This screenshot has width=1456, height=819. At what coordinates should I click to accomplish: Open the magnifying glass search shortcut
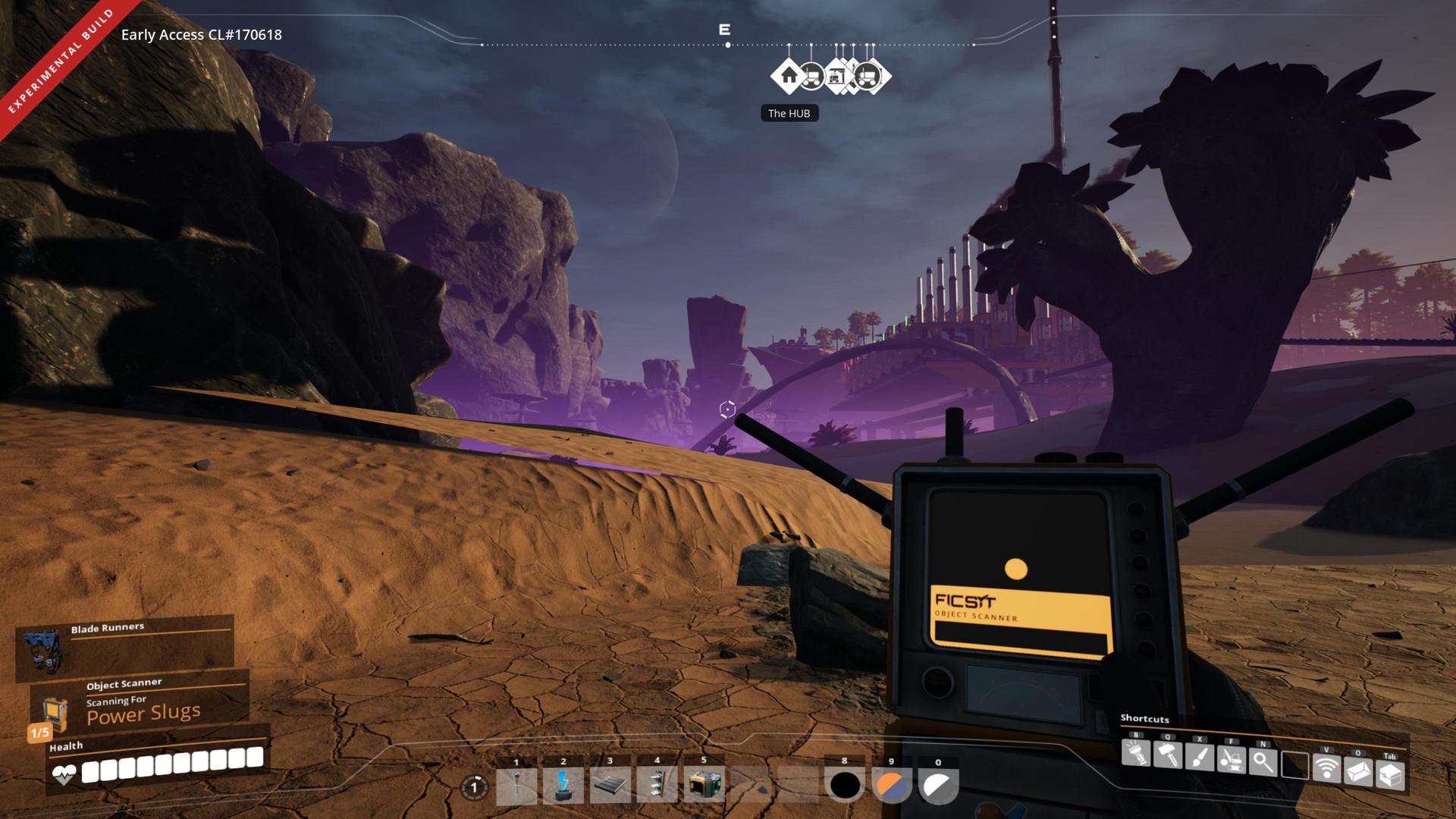(1263, 761)
